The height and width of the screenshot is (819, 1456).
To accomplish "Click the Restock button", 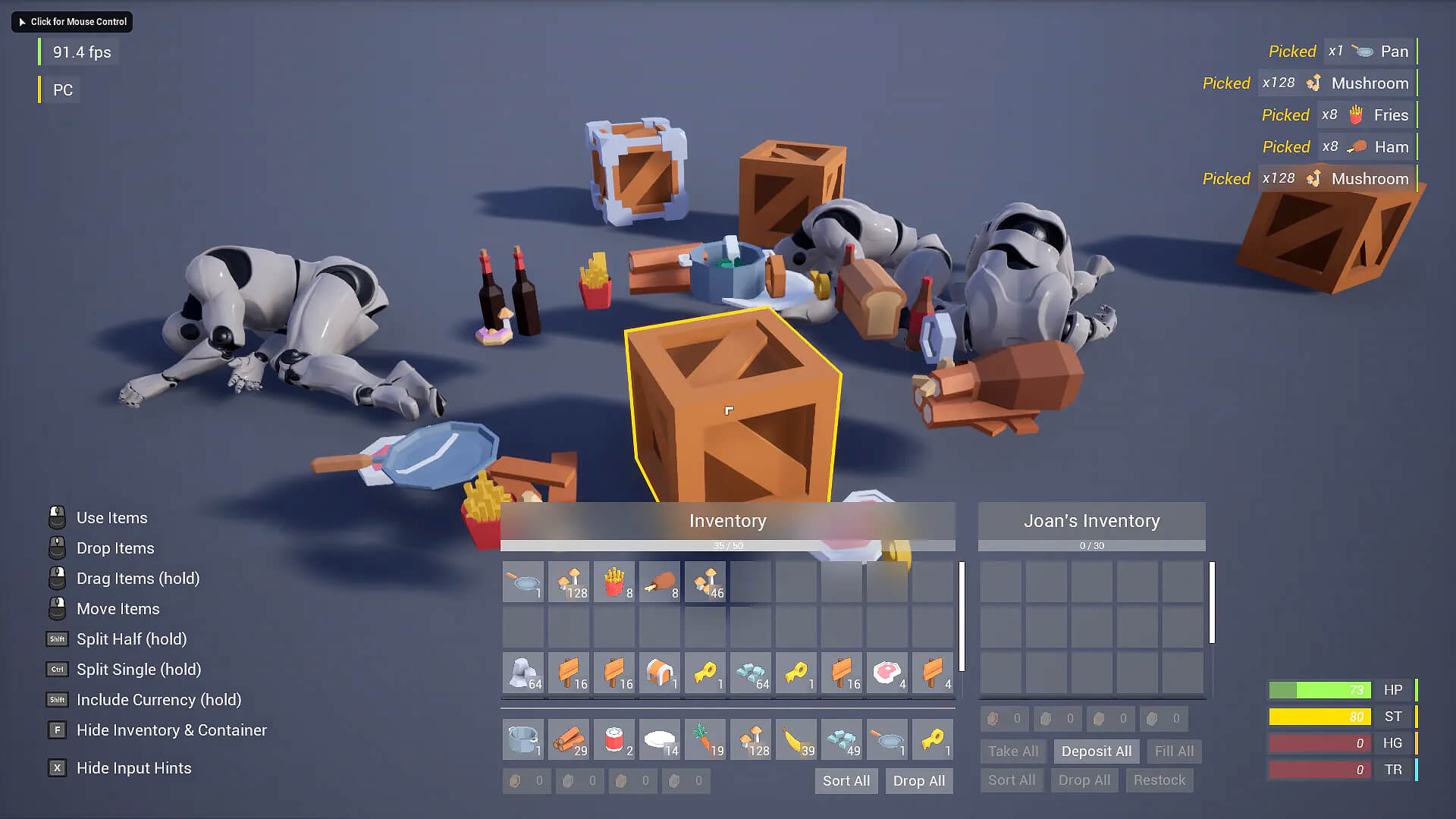I will pos(1159,780).
